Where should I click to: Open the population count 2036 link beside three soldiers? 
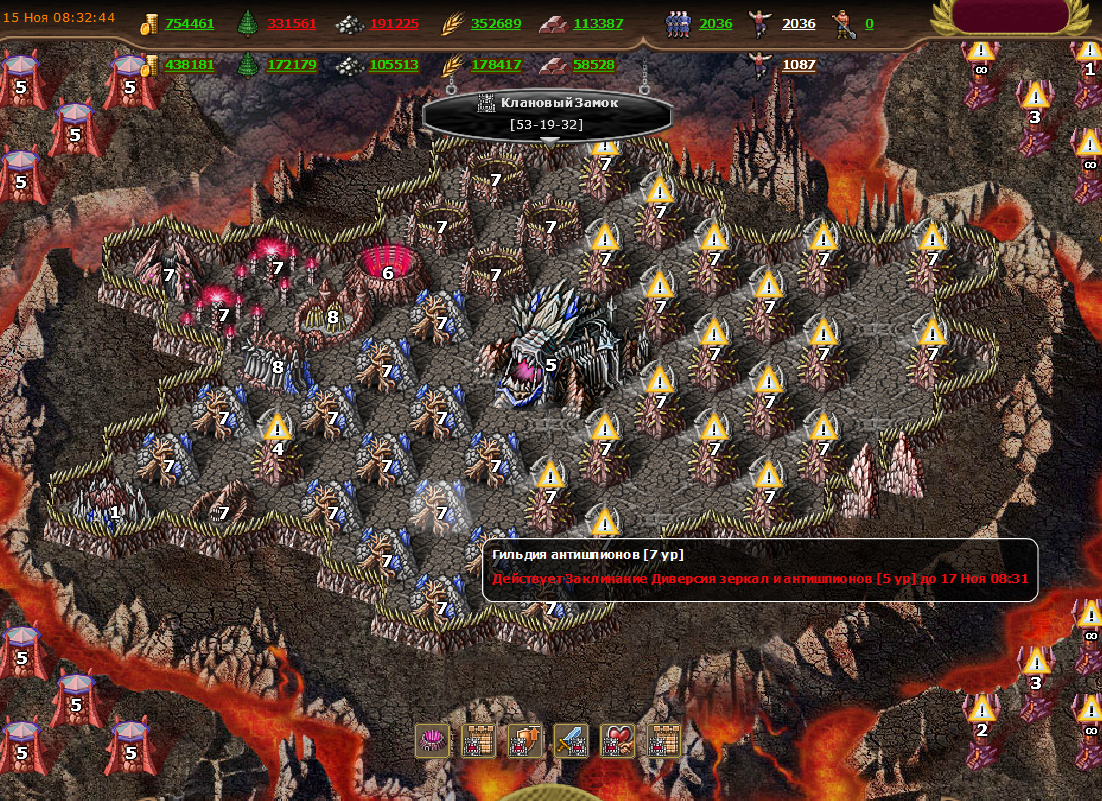coord(716,24)
